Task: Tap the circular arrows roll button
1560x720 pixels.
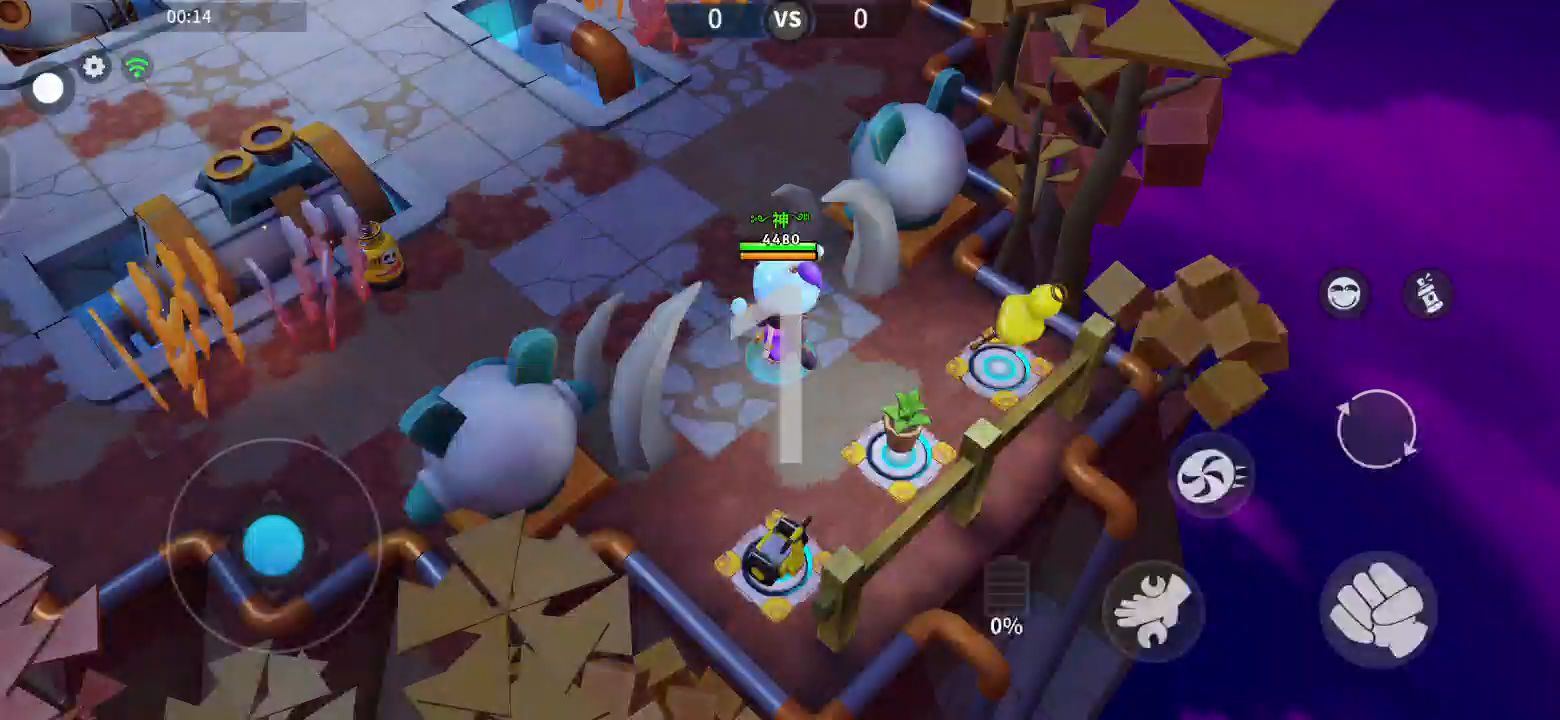Action: click(1376, 429)
